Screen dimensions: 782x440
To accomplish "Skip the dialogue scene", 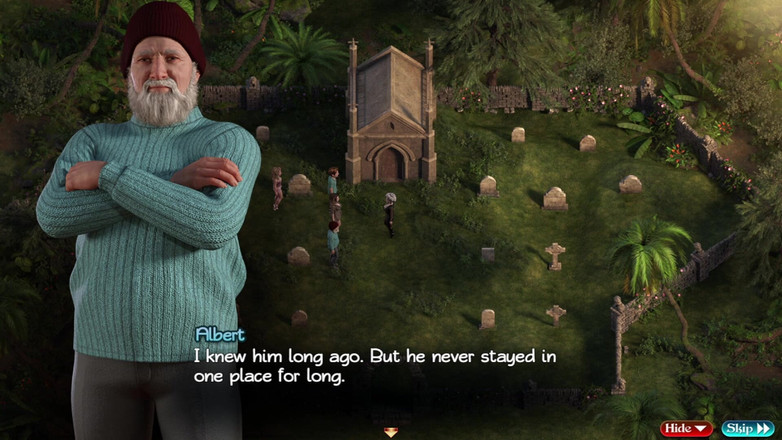I will (747, 429).
